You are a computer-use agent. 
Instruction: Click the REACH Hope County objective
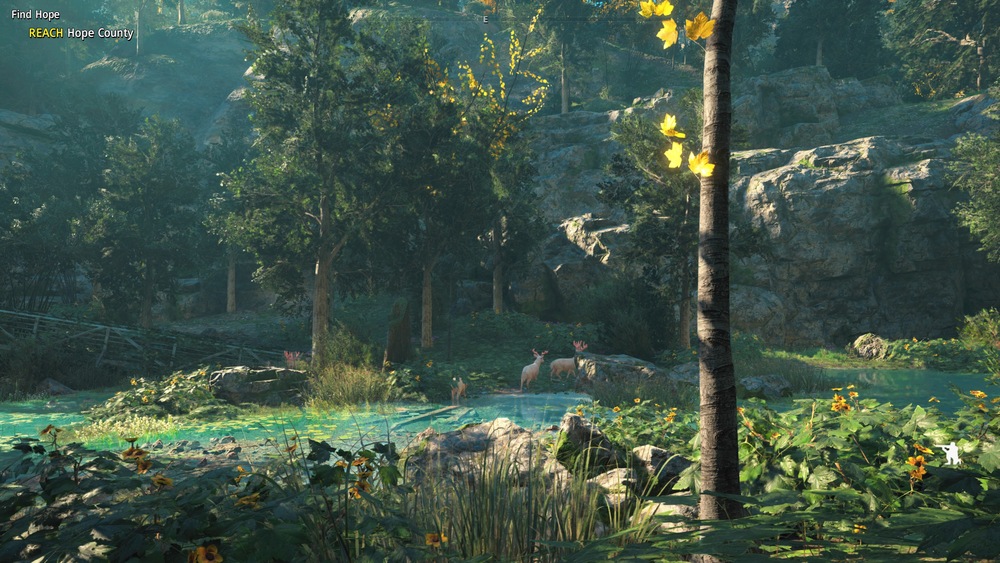tap(80, 33)
